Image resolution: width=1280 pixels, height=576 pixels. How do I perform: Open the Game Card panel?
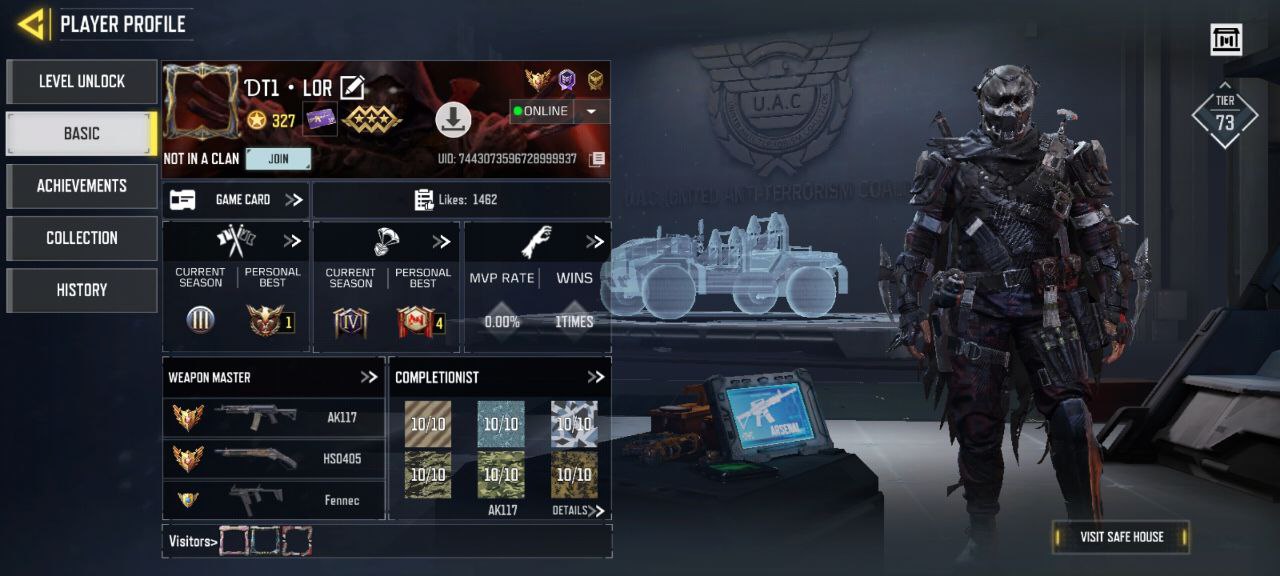236,200
